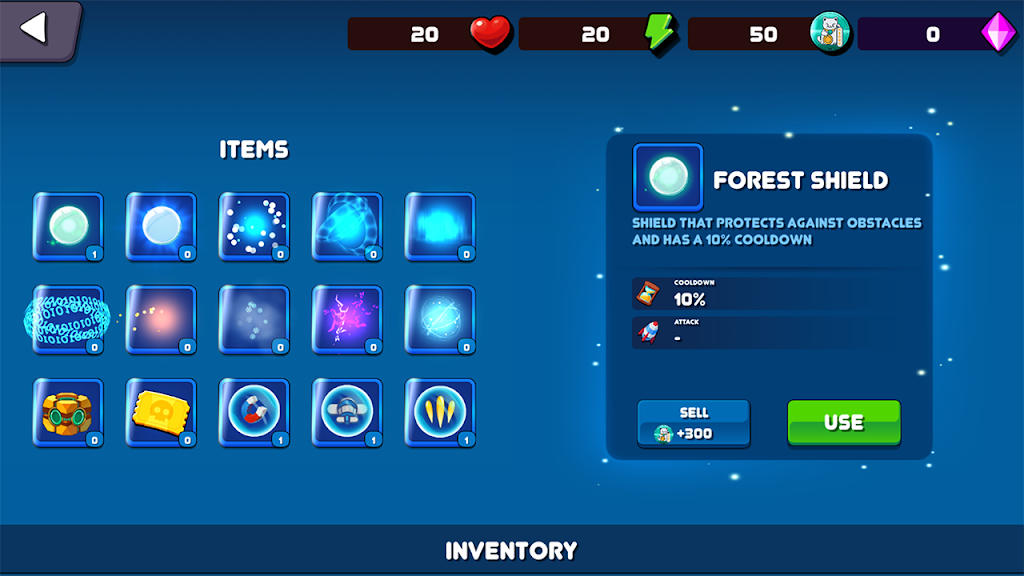Go back using the arrow button
The height and width of the screenshot is (576, 1024).
point(36,28)
